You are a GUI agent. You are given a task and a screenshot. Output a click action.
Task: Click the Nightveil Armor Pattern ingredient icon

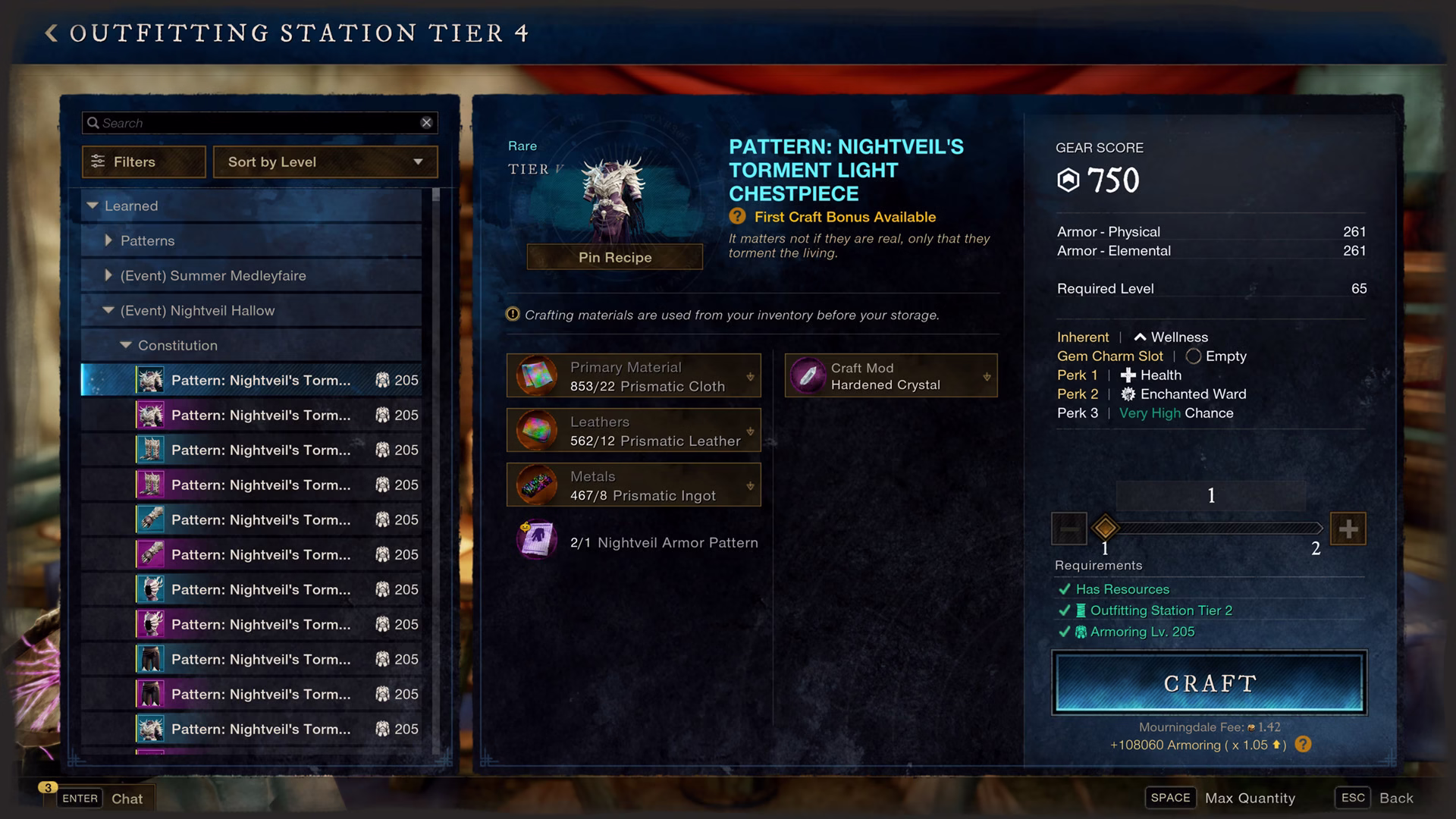coord(537,541)
